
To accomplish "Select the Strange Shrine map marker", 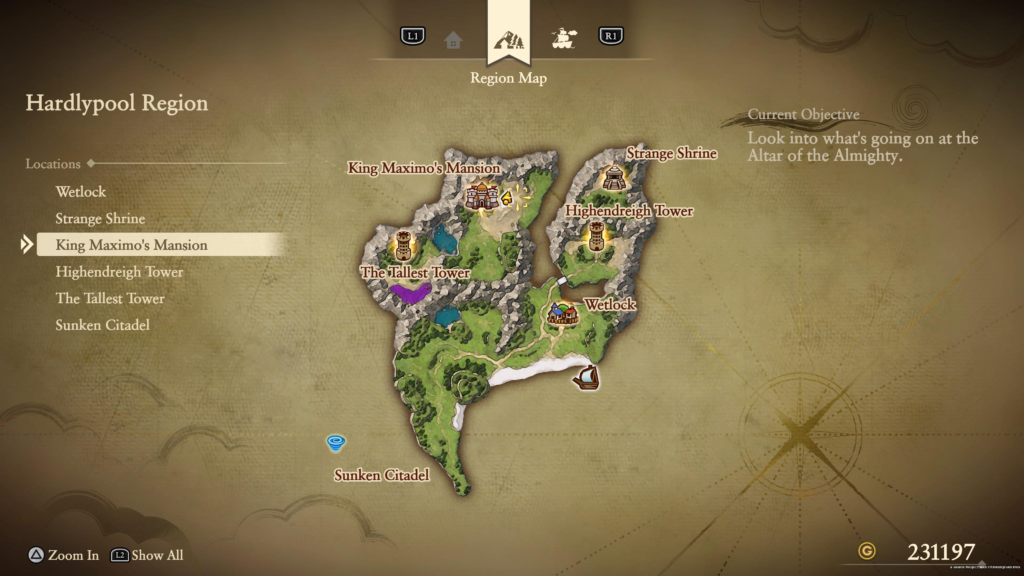I will 613,177.
